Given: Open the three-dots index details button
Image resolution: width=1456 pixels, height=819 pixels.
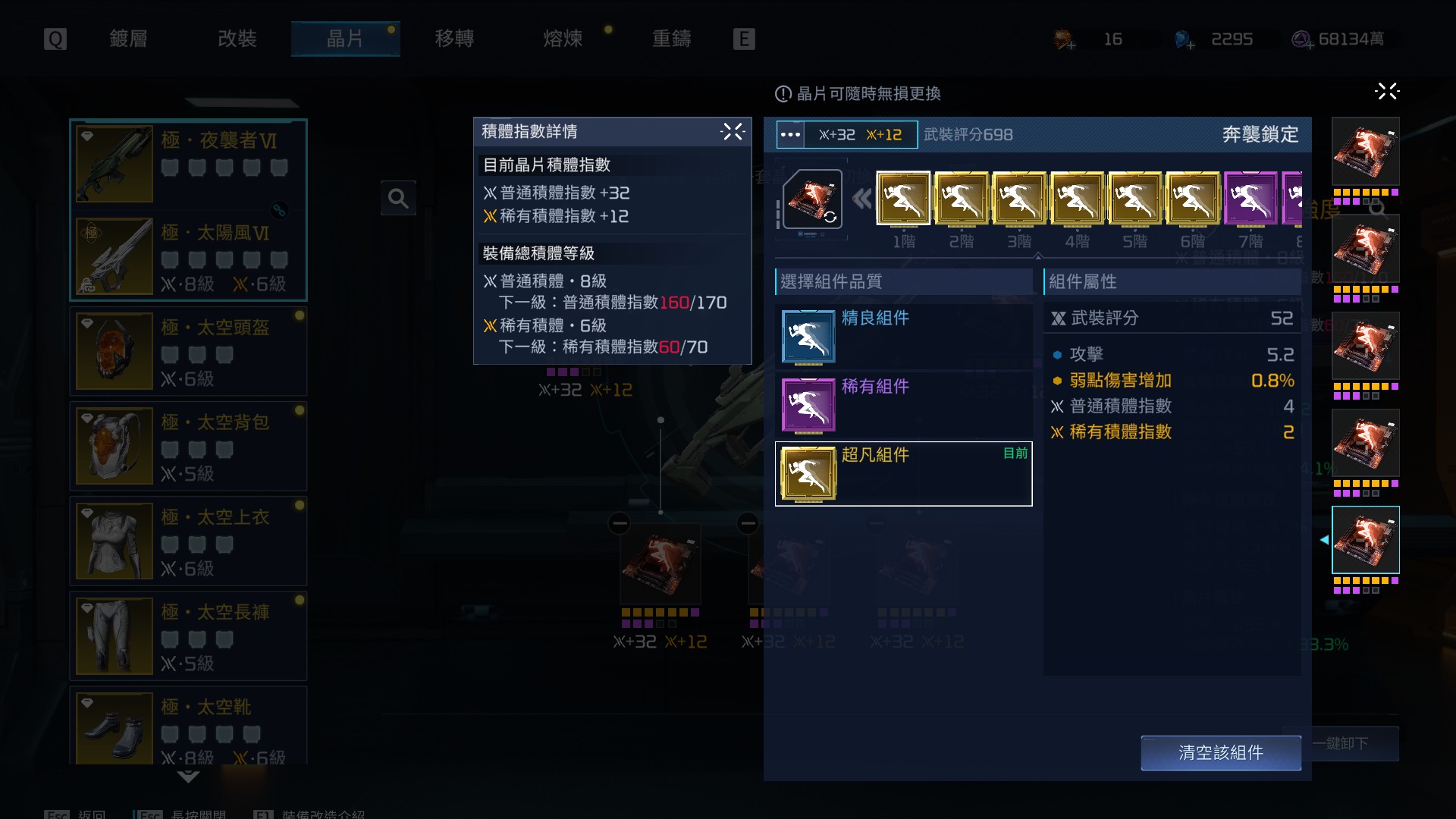Looking at the screenshot, I should pos(790,135).
